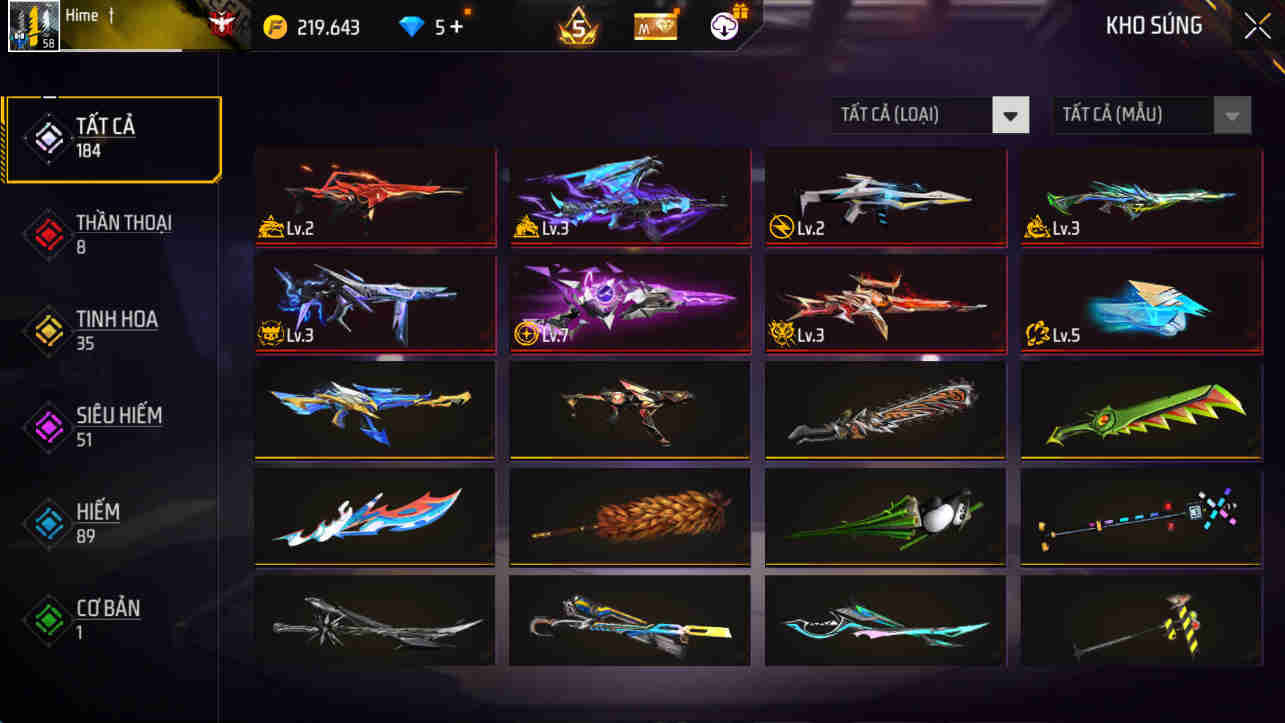Open the green chainsaw sword skin

[x=1140, y=410]
